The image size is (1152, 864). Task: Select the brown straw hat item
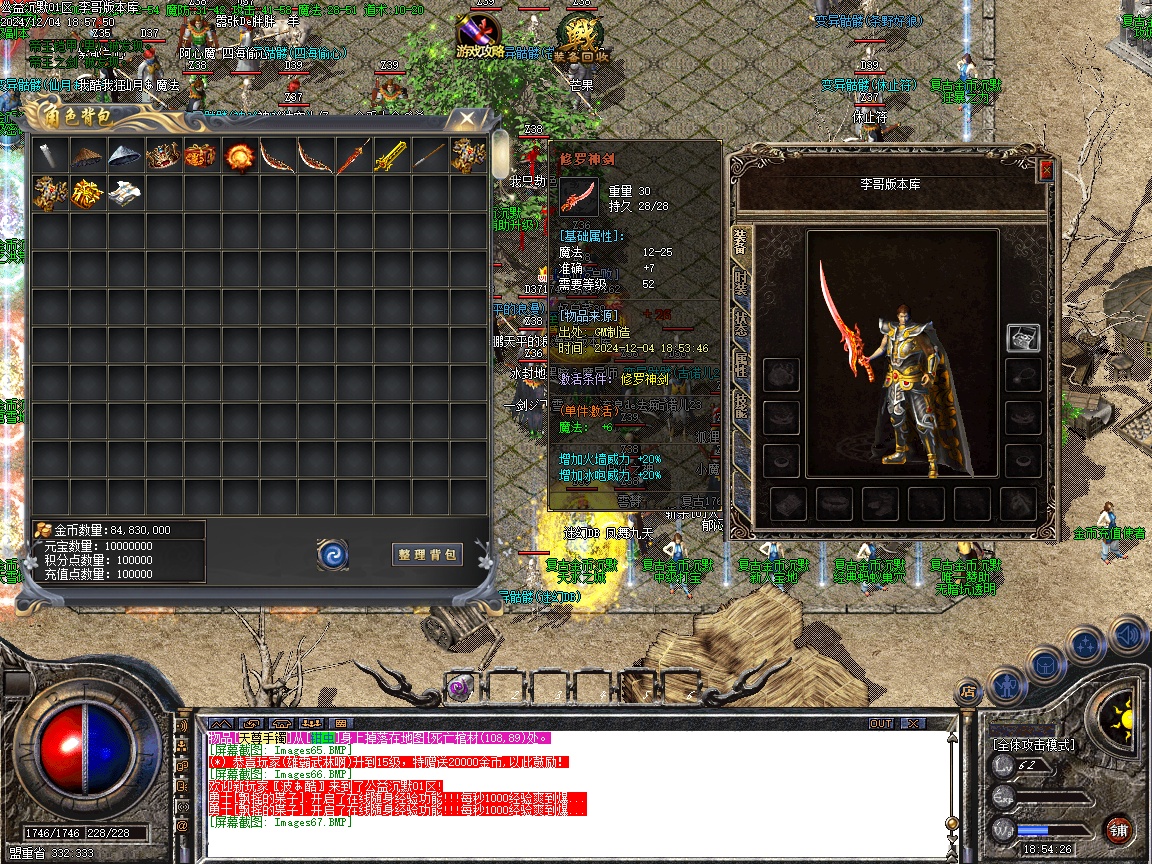pos(88,157)
